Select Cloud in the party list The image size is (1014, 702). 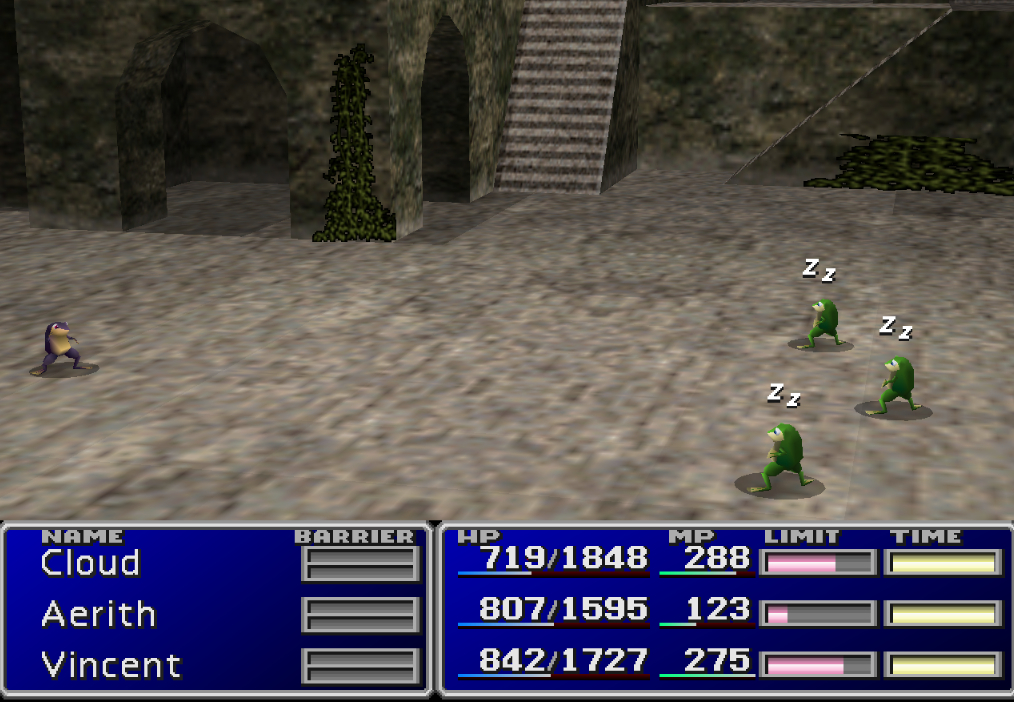[x=90, y=563]
